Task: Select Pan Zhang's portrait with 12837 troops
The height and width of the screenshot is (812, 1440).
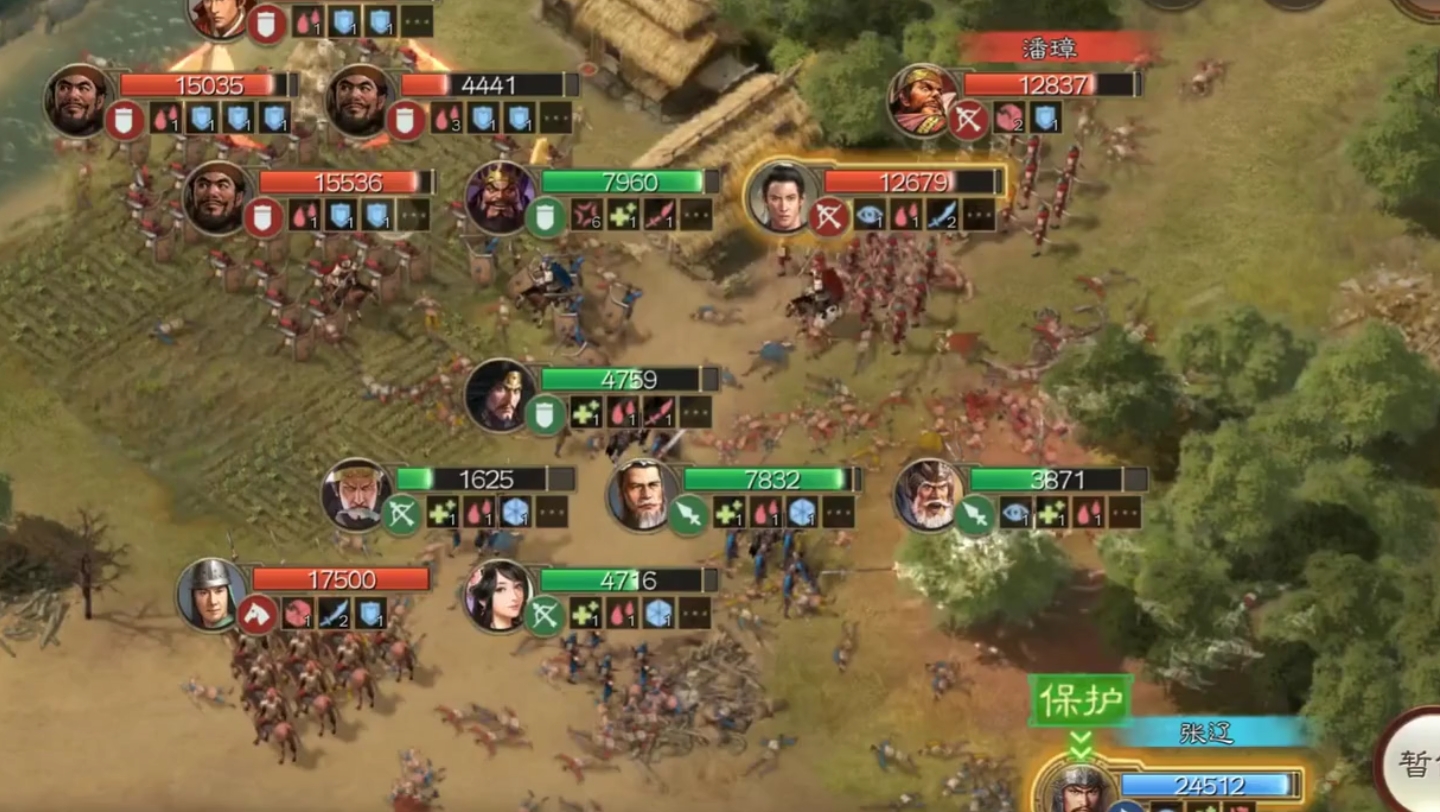Action: click(x=922, y=100)
